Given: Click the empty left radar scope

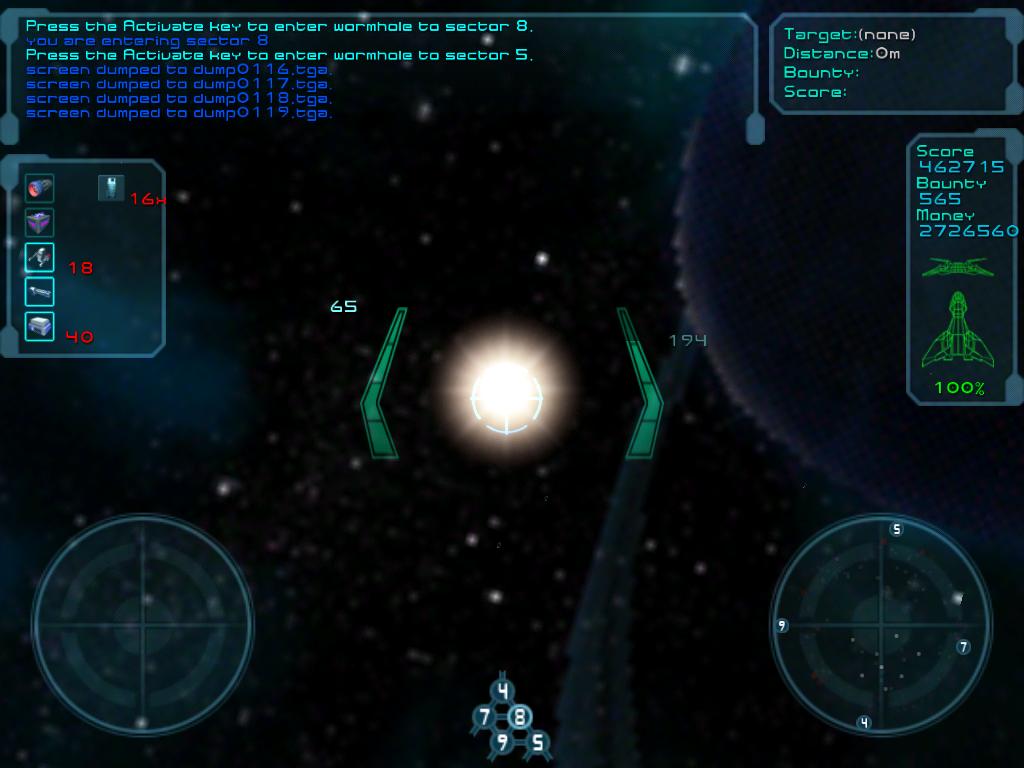Looking at the screenshot, I should tap(142, 625).
